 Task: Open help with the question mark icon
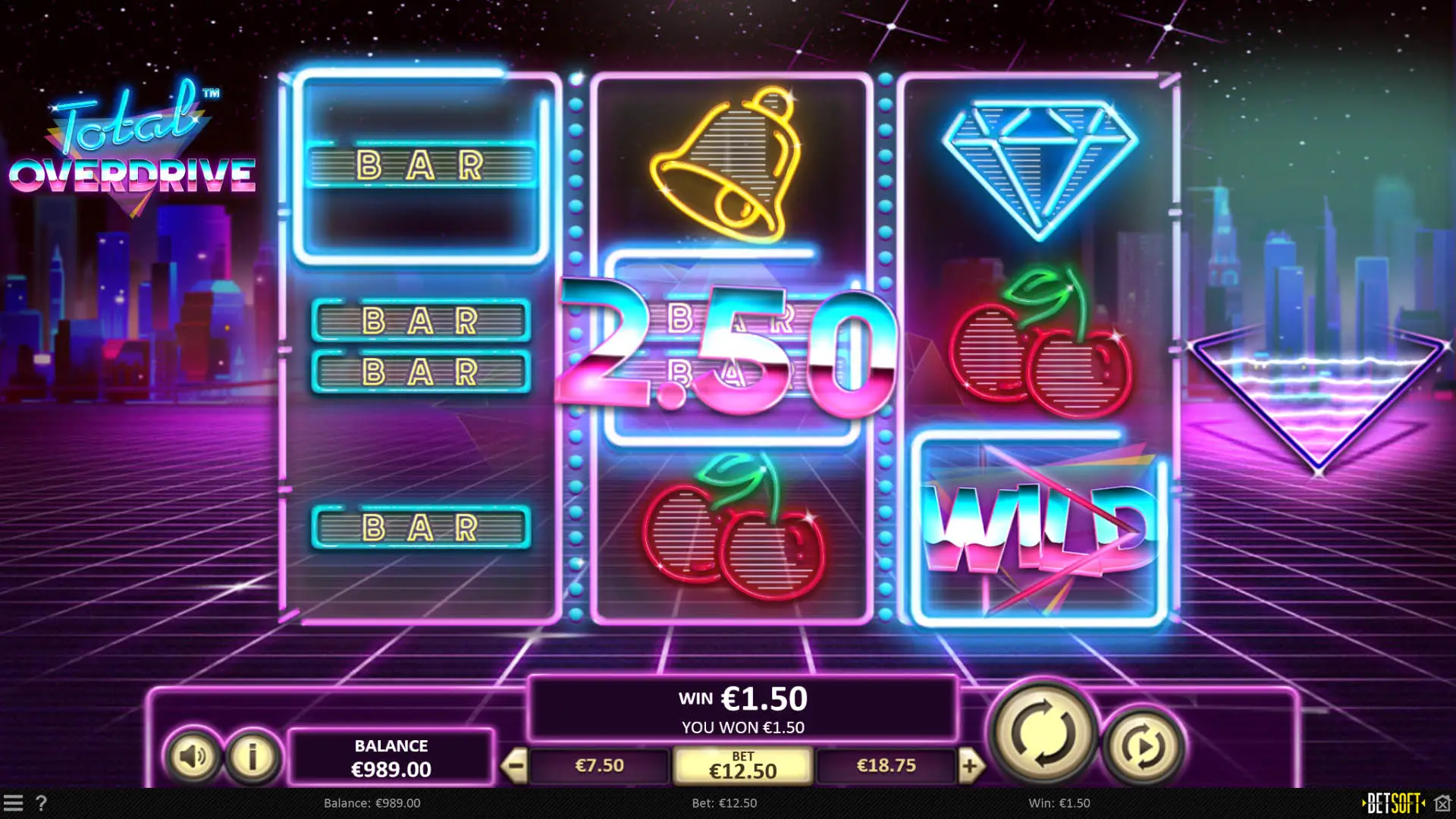41,803
